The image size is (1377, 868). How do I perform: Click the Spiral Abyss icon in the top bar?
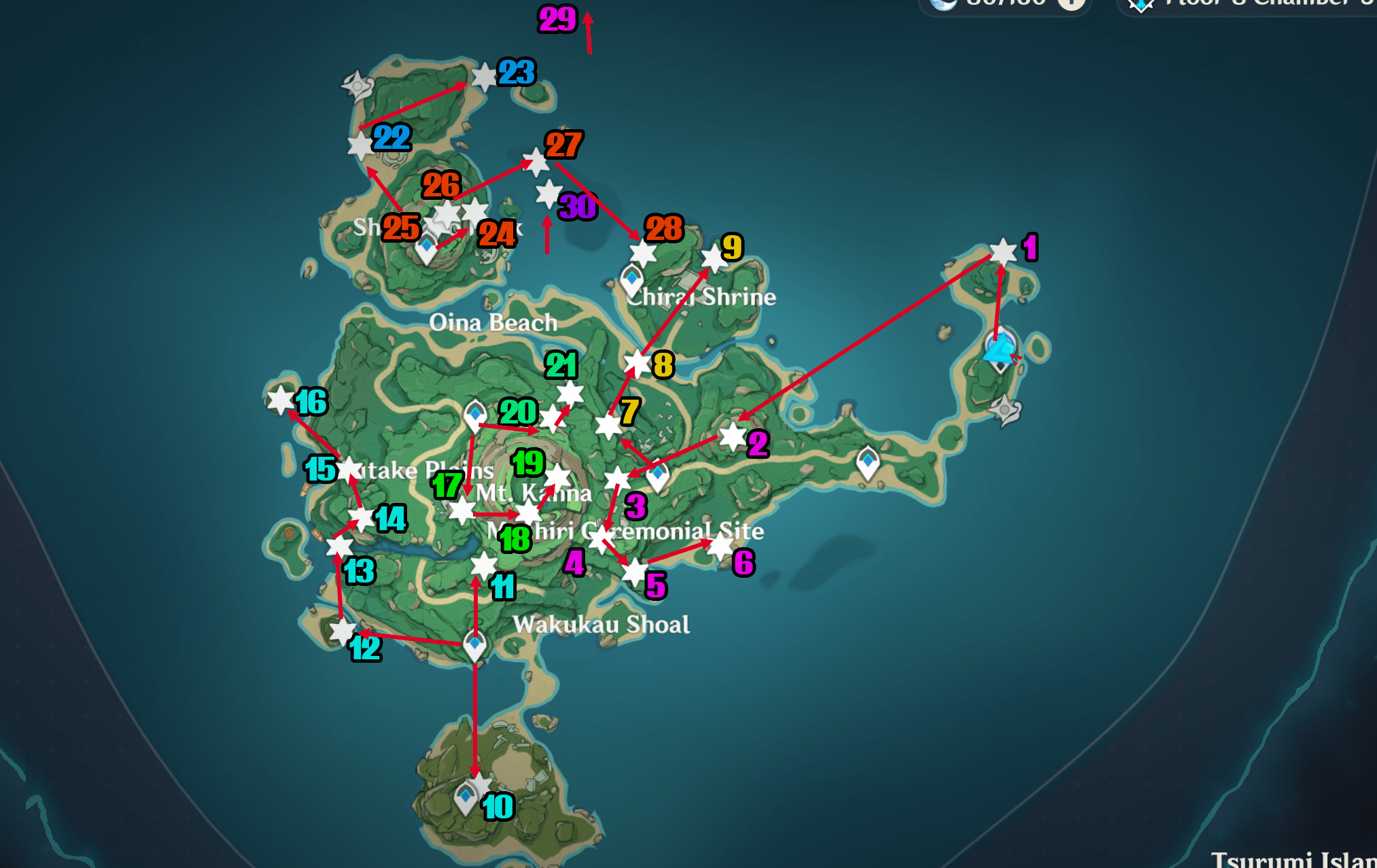coord(1140,4)
